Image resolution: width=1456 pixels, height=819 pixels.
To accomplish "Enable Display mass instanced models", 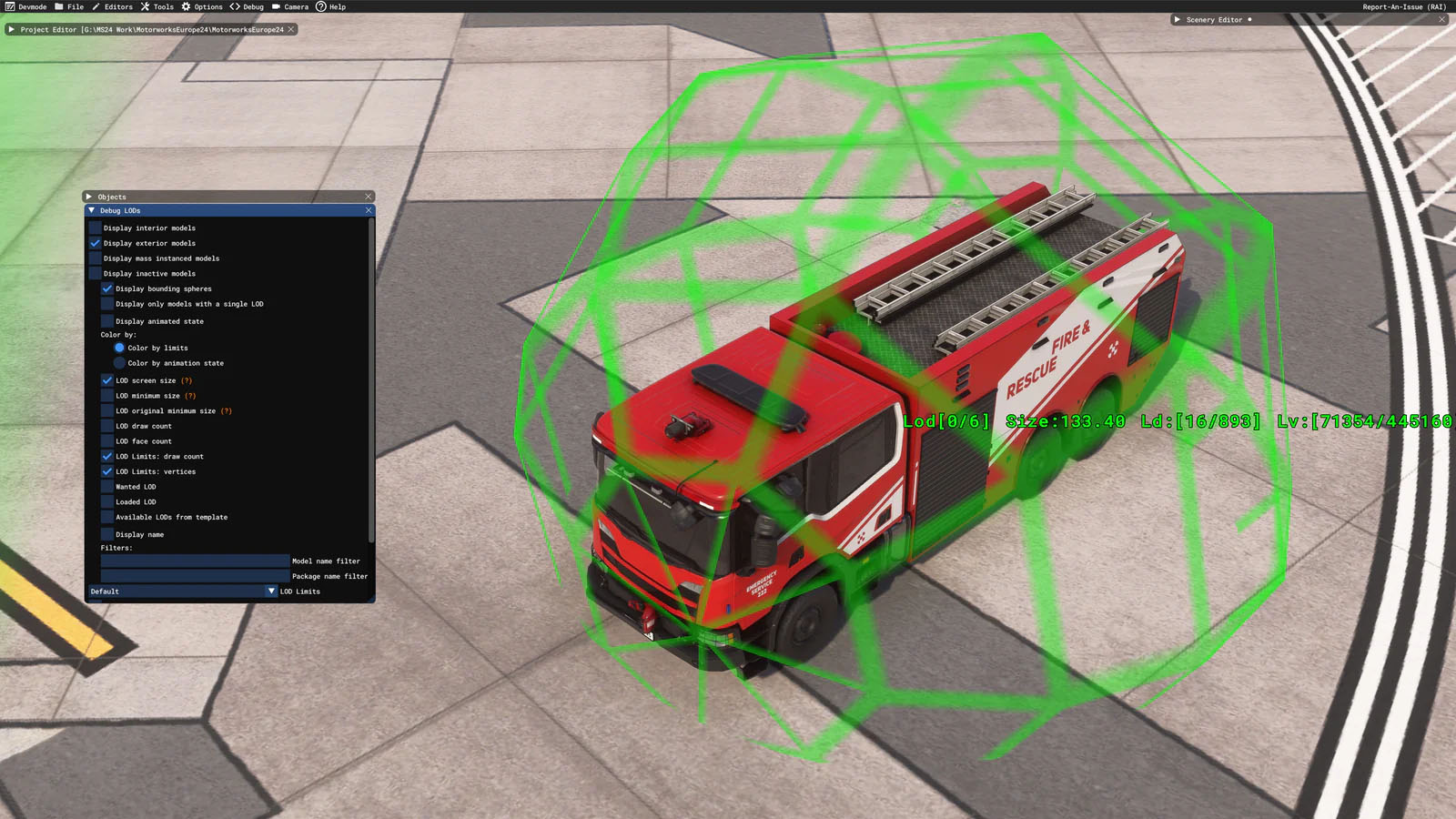I will pyautogui.click(x=96, y=258).
